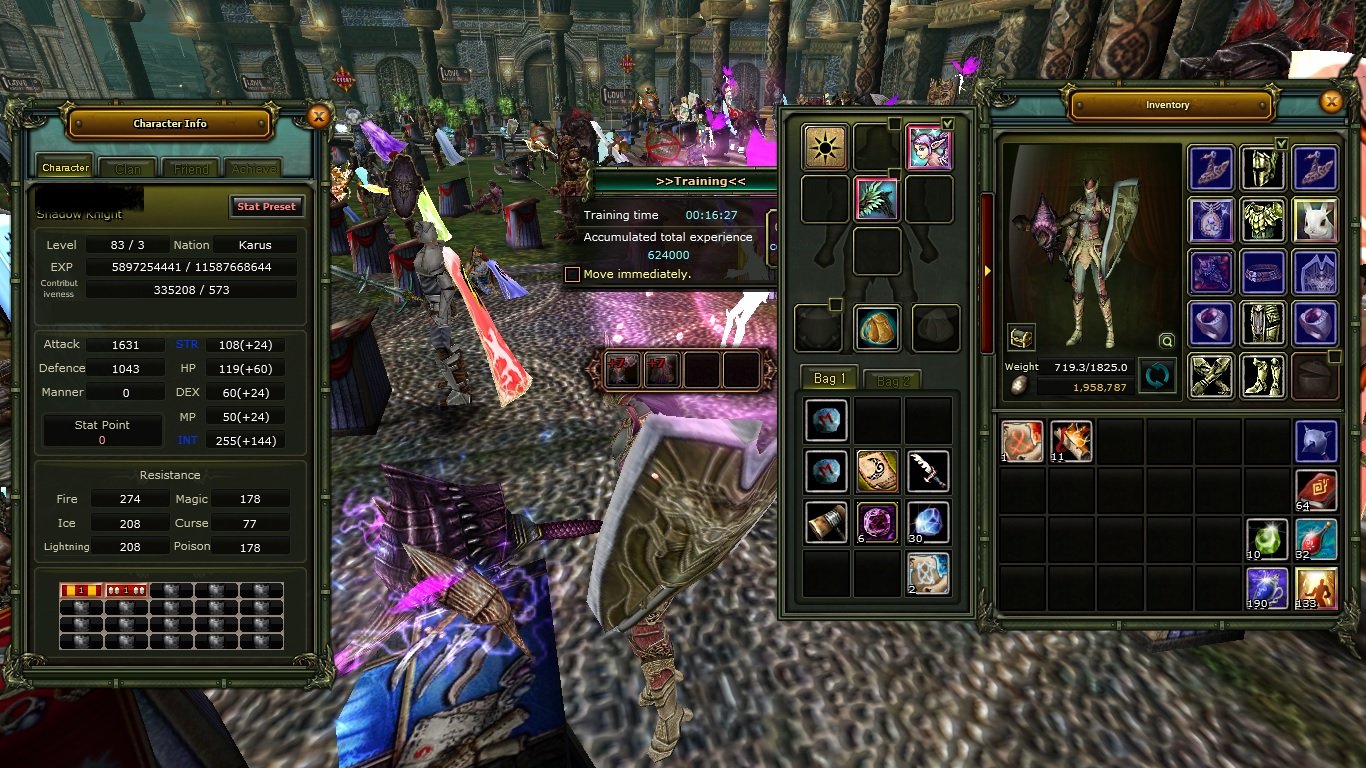This screenshot has width=1366, height=768.
Task: Switch to the Clan tab
Action: (x=127, y=167)
